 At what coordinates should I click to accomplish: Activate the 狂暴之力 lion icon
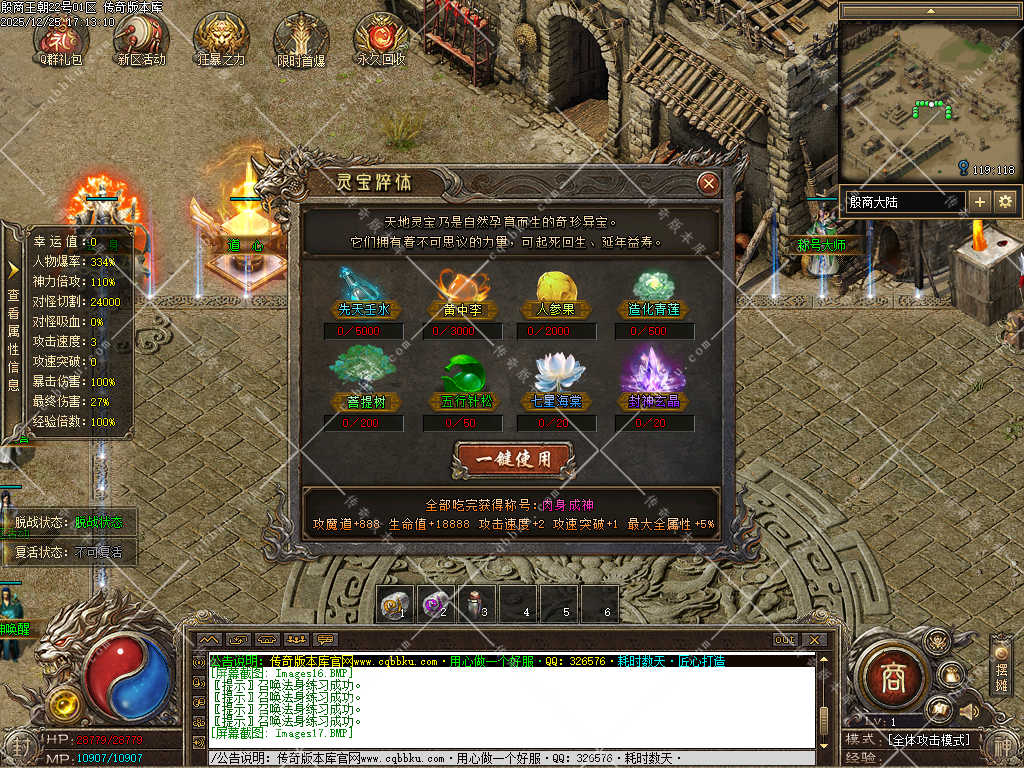221,37
